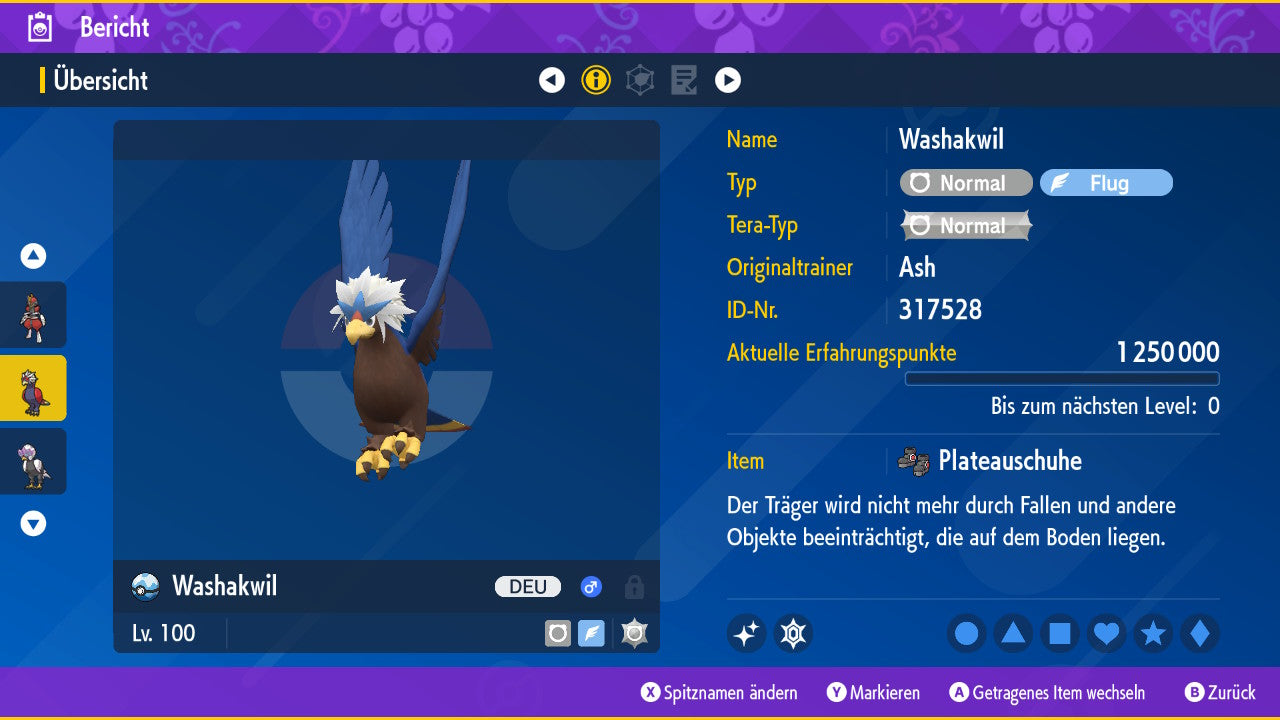Click the Tera-Typ Normal badge

[x=966, y=226]
